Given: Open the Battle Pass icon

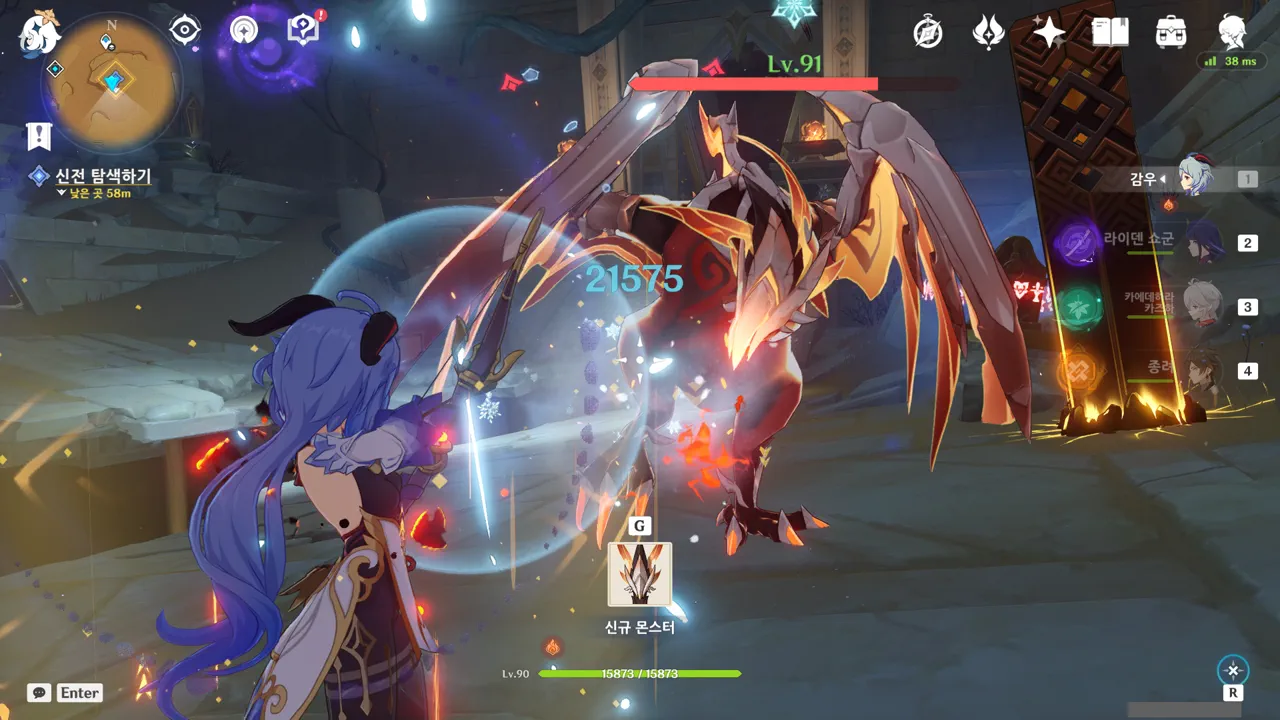Looking at the screenshot, I should click(x=988, y=33).
